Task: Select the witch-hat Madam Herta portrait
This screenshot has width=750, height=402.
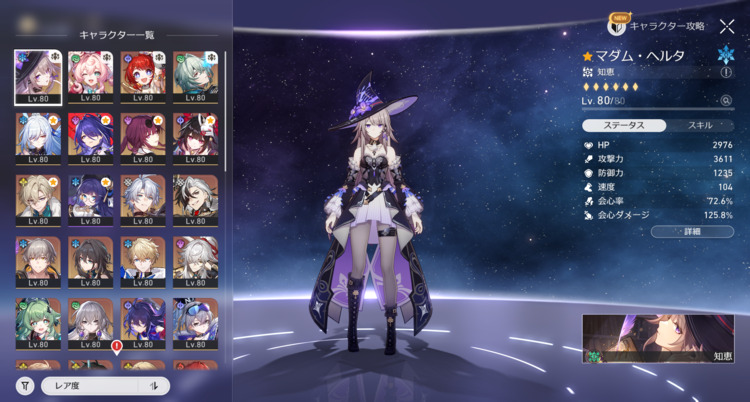Action: pos(38,77)
